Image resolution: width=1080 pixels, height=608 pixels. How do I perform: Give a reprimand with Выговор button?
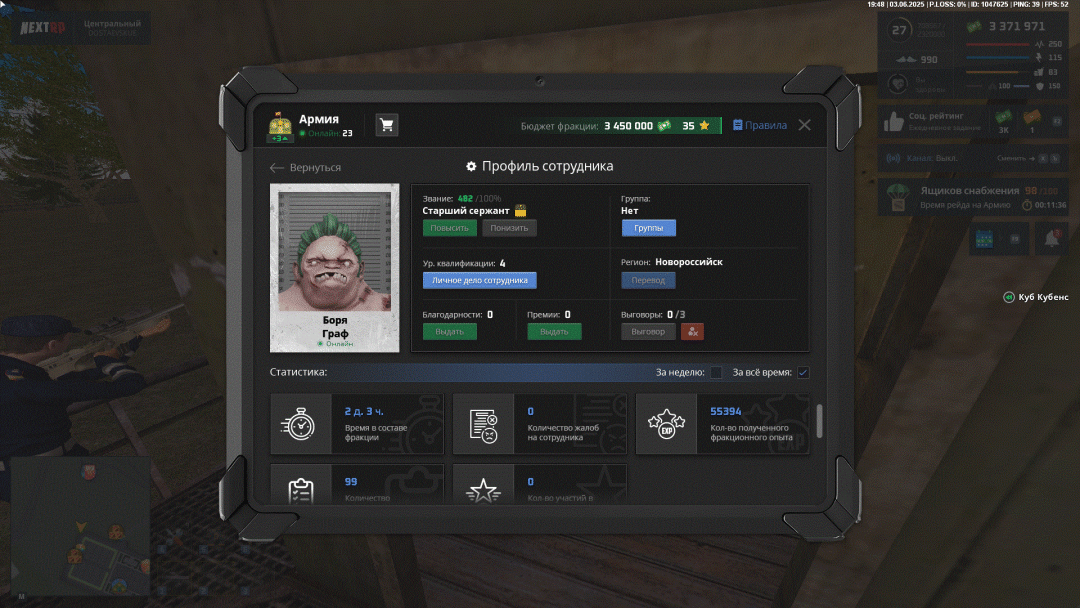click(648, 332)
